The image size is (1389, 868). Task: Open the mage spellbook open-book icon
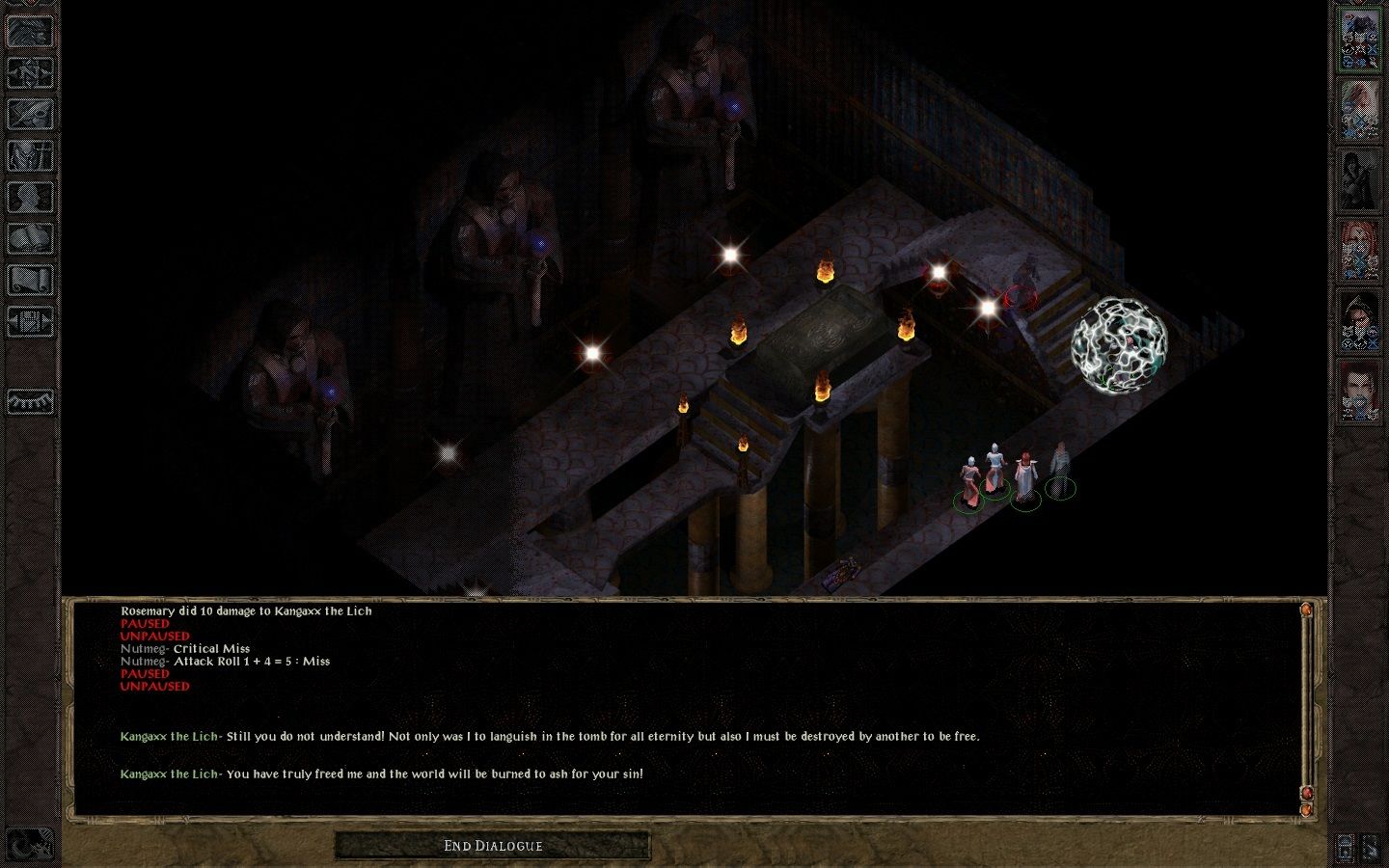(x=30, y=238)
